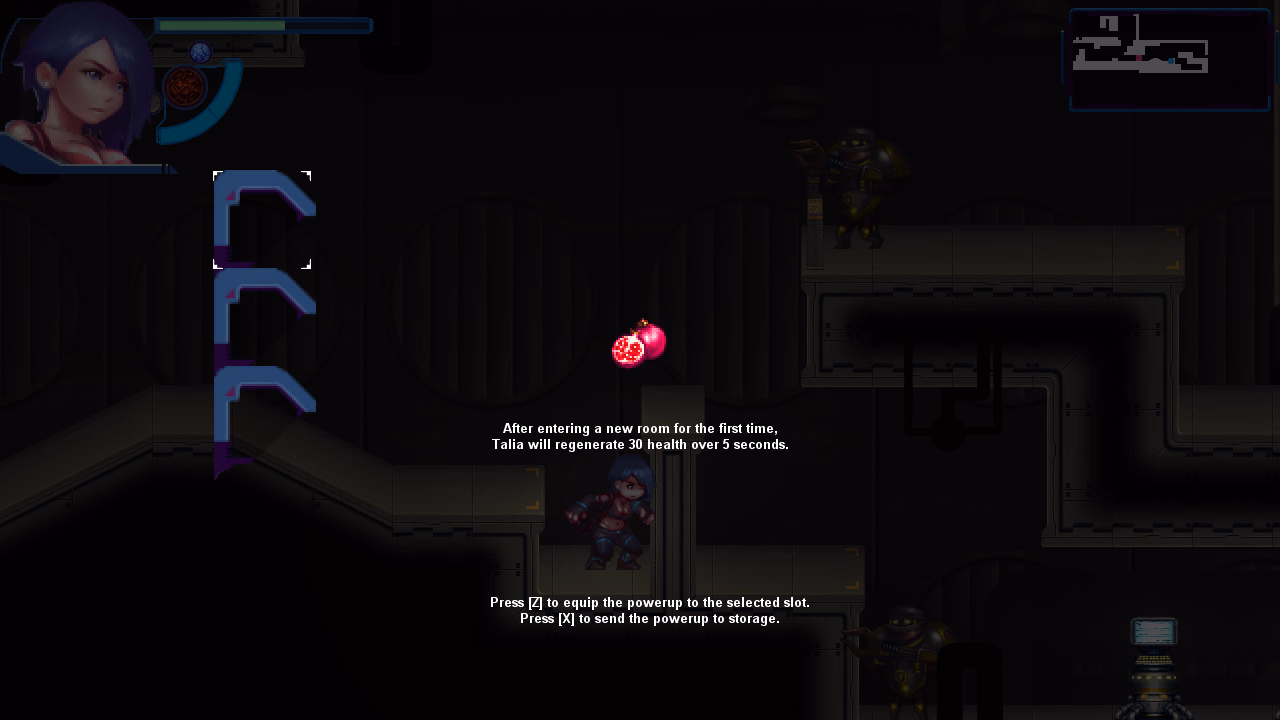Toggle the highlighted top slot's selection brackets
The height and width of the screenshot is (720, 1280).
262,220
